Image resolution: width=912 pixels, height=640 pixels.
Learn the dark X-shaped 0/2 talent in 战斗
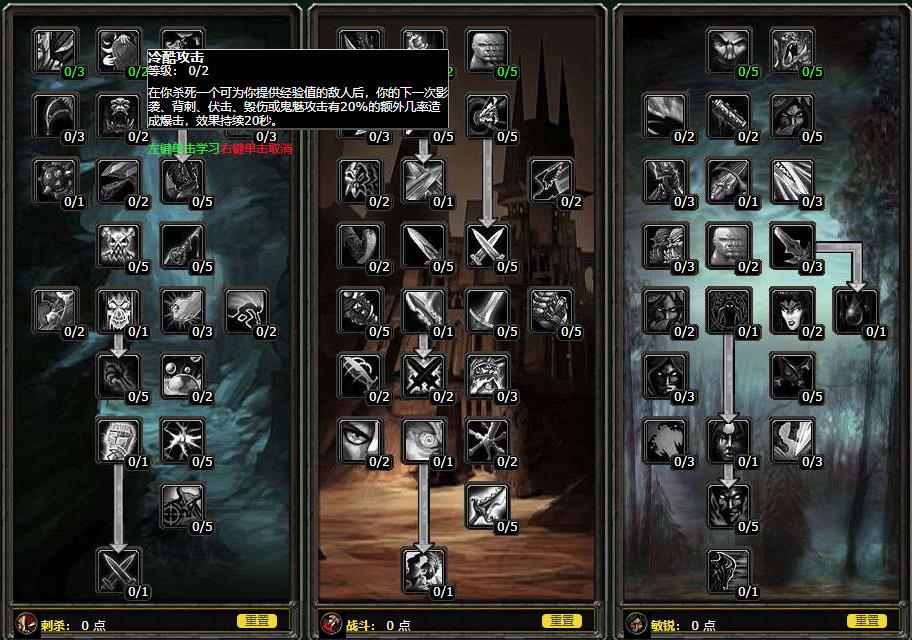(x=423, y=375)
